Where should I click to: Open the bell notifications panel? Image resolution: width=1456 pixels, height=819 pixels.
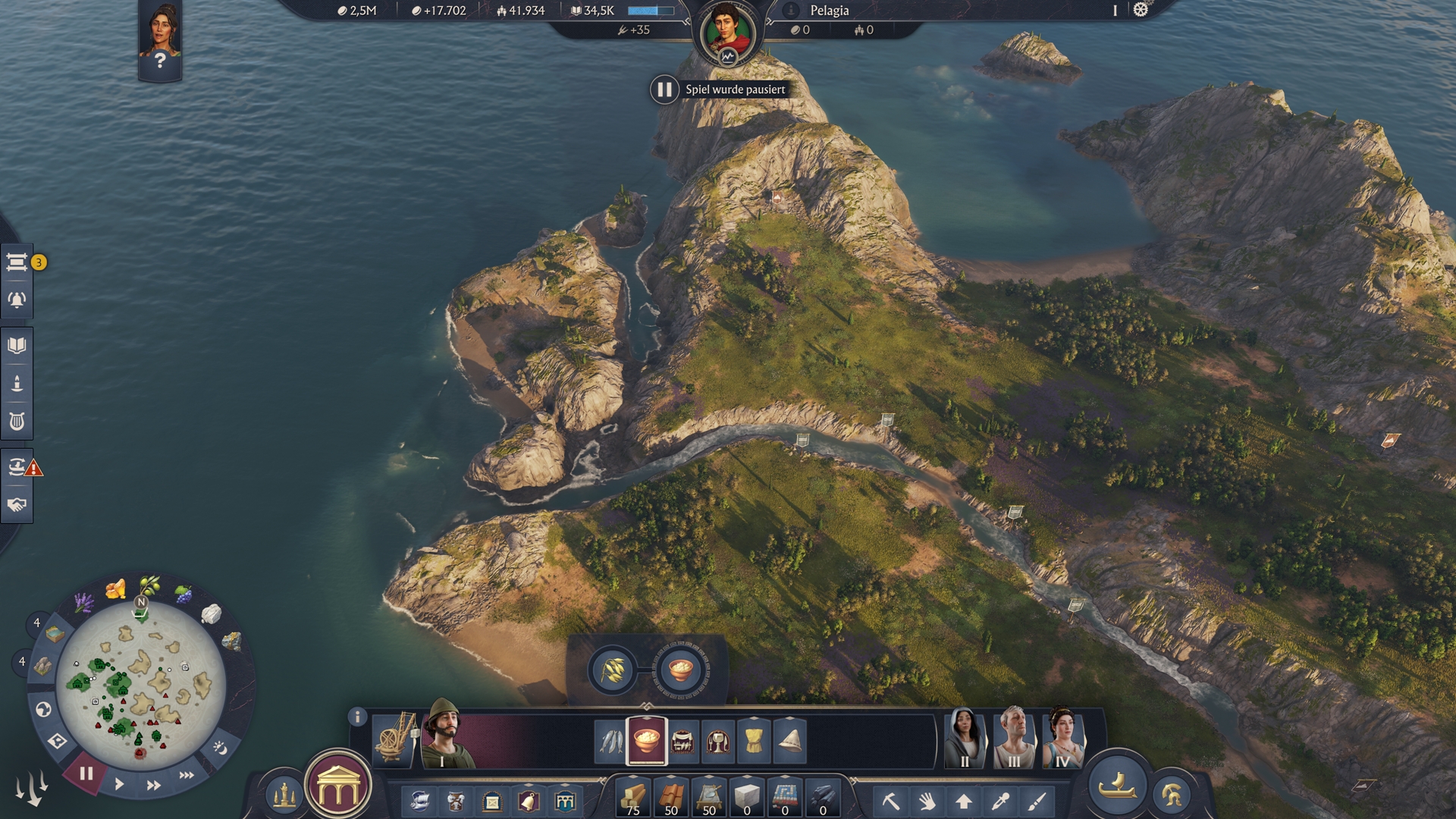[17, 300]
